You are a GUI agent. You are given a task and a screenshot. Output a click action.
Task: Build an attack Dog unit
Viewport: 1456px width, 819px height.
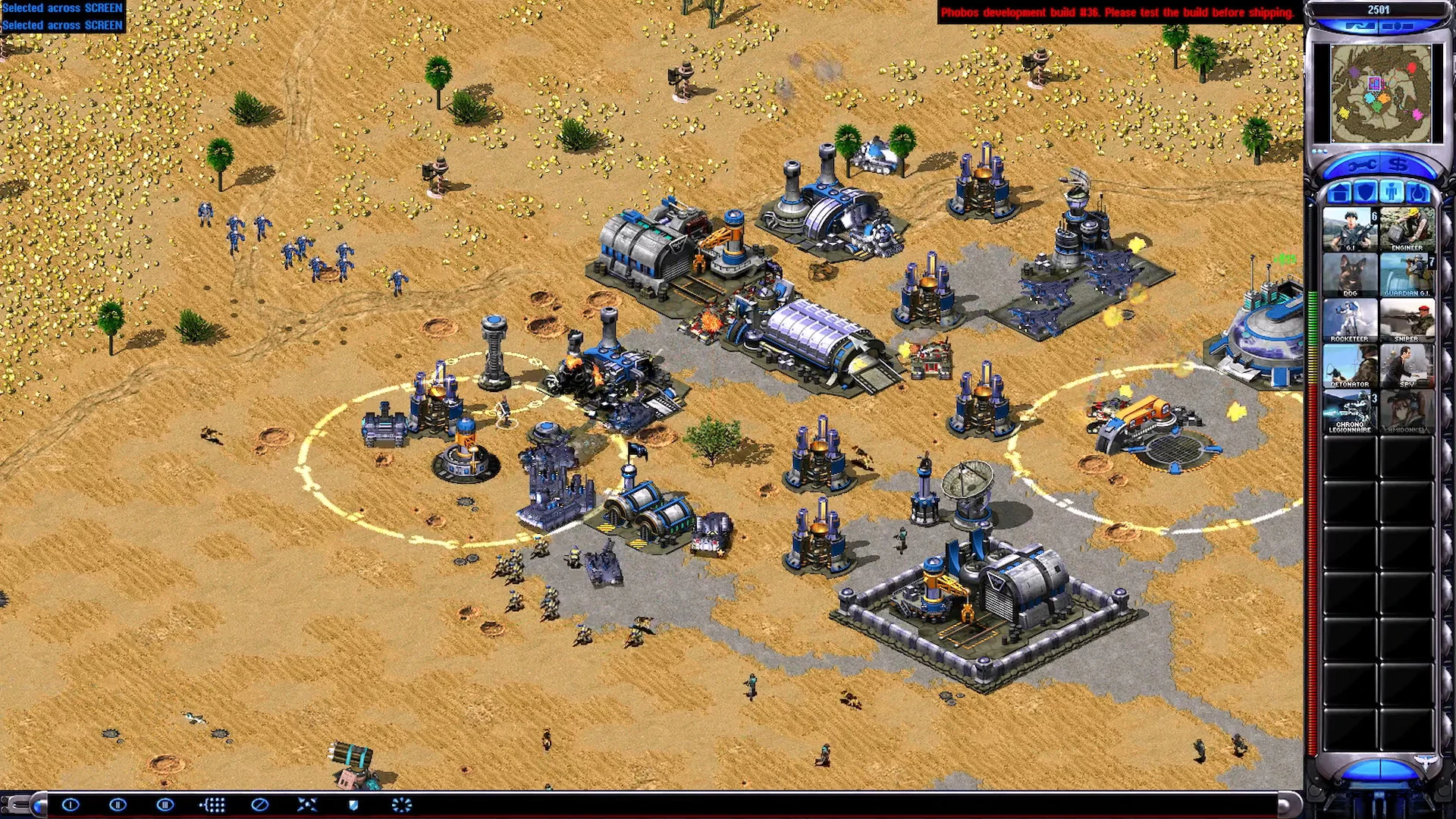[x=1350, y=275]
